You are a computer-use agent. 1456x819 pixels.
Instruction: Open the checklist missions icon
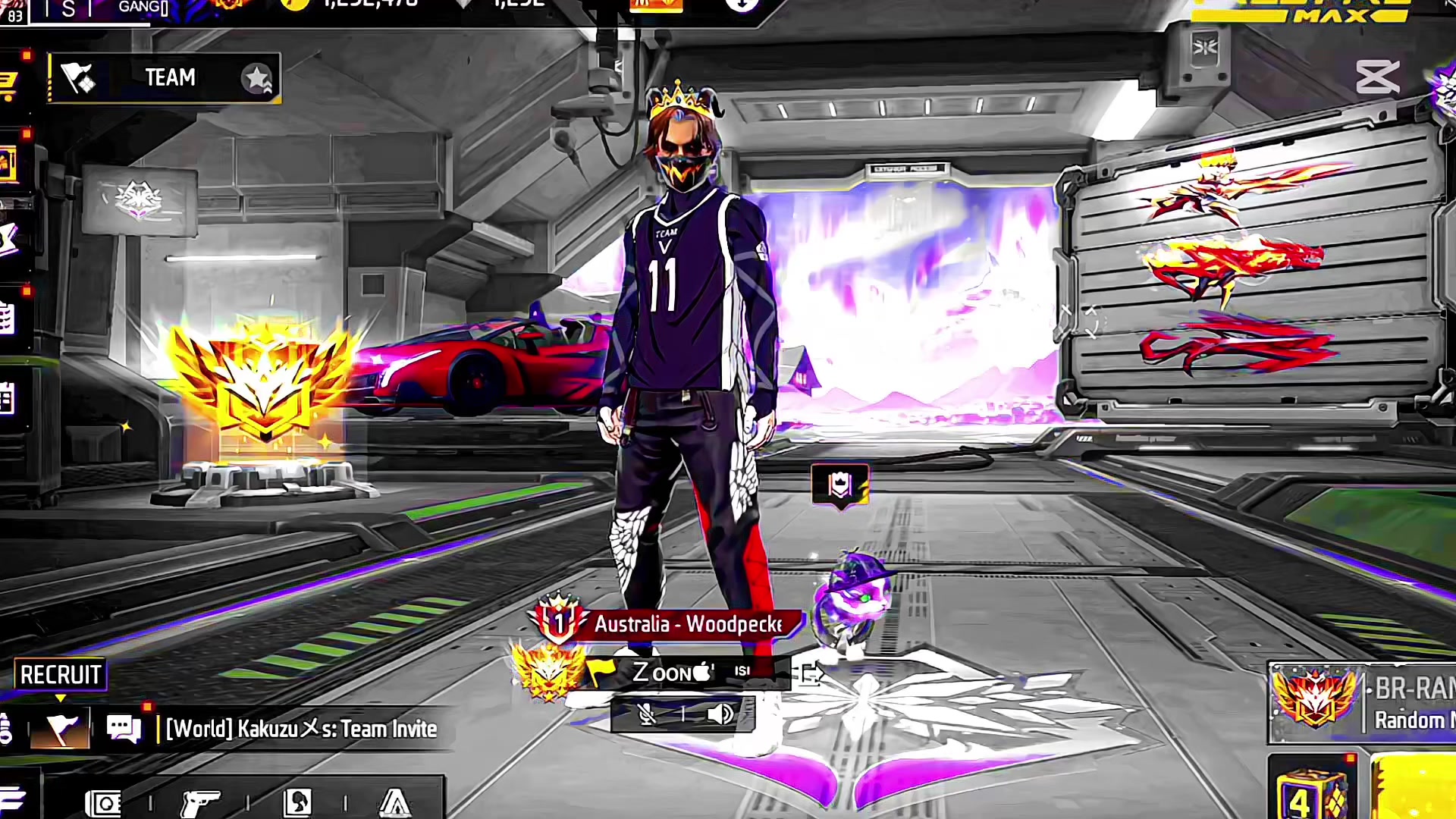point(8,318)
